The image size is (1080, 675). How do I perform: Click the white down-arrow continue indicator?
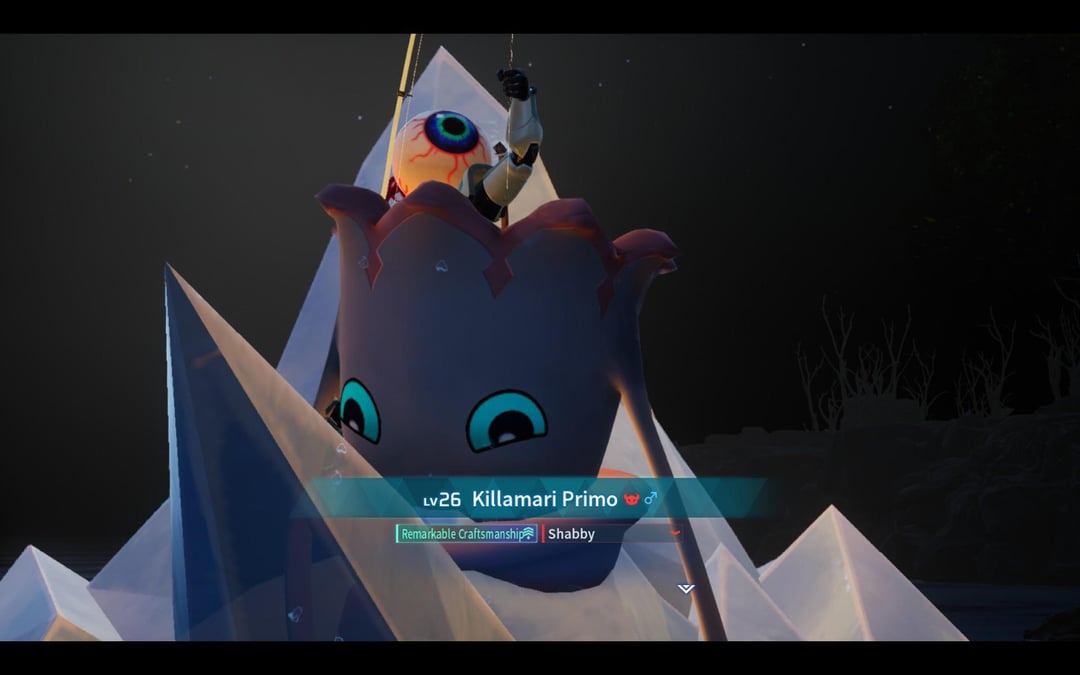pyautogui.click(x=685, y=588)
